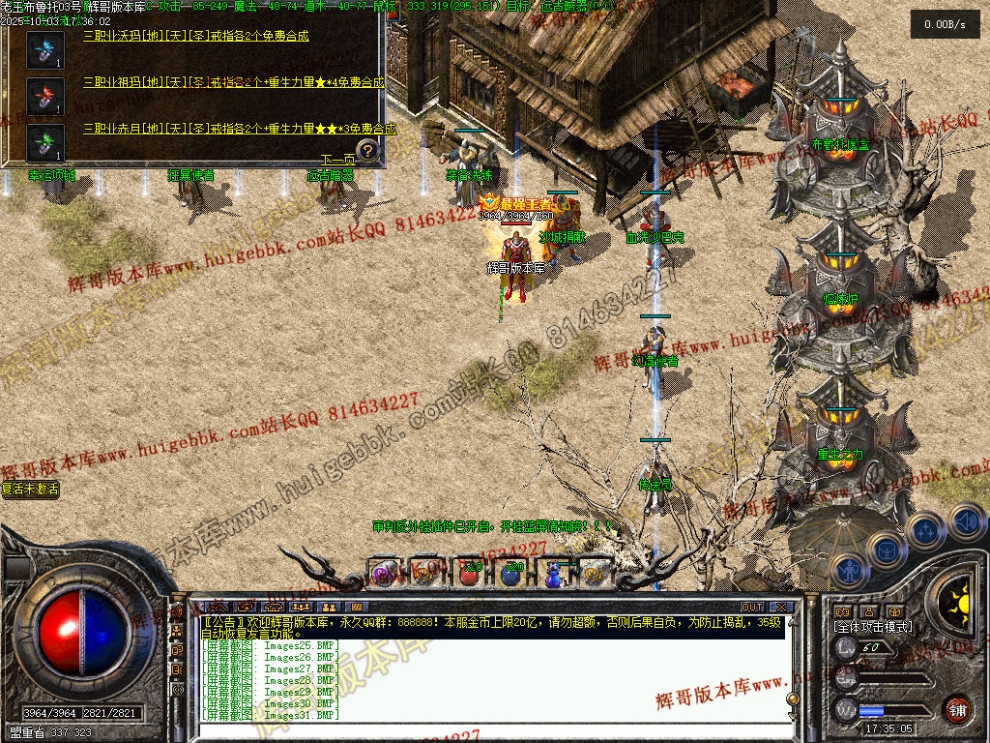Open the skills sparkle round button

pos(925,529)
